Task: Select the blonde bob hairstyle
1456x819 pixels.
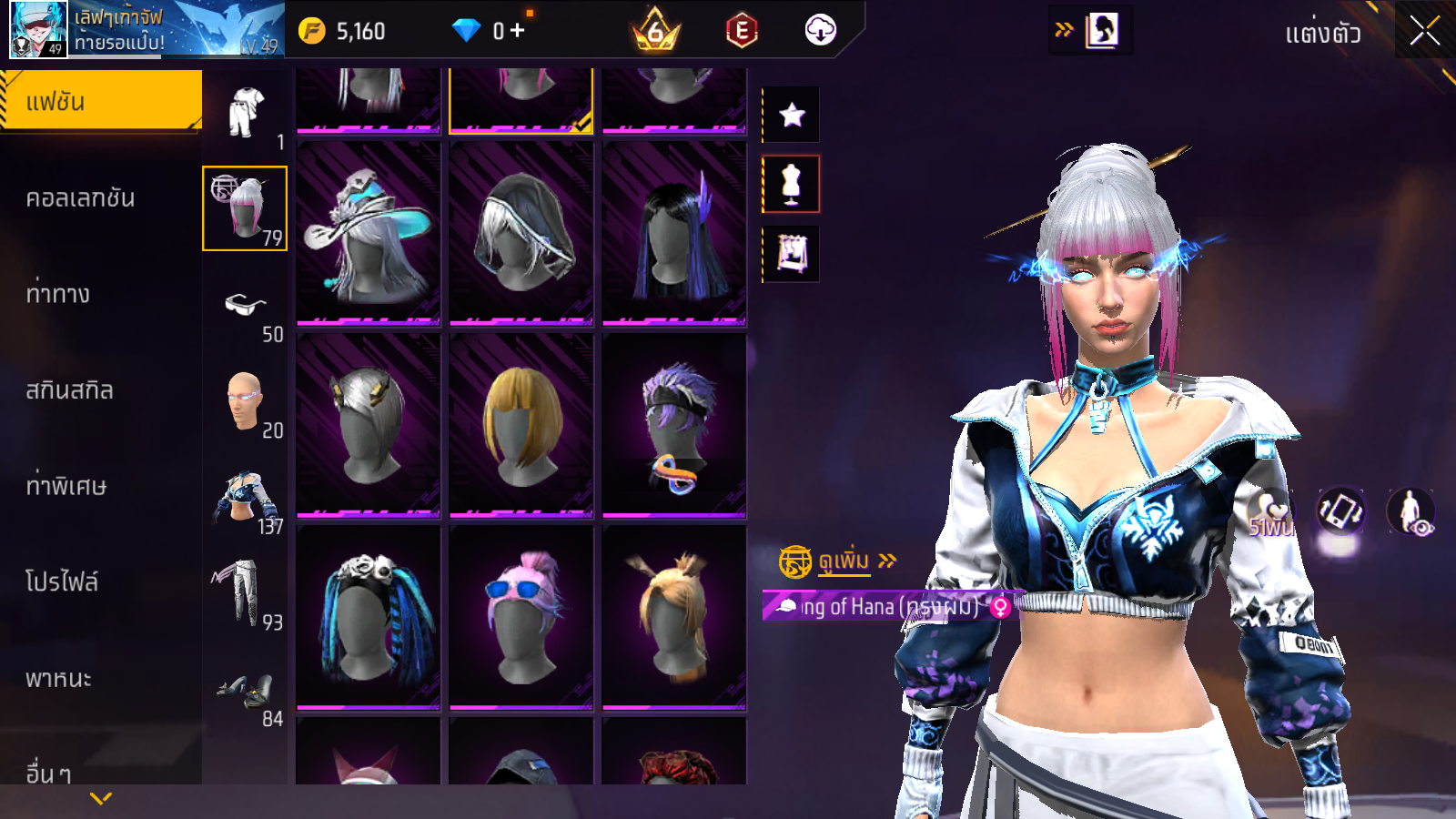Action: [x=521, y=425]
